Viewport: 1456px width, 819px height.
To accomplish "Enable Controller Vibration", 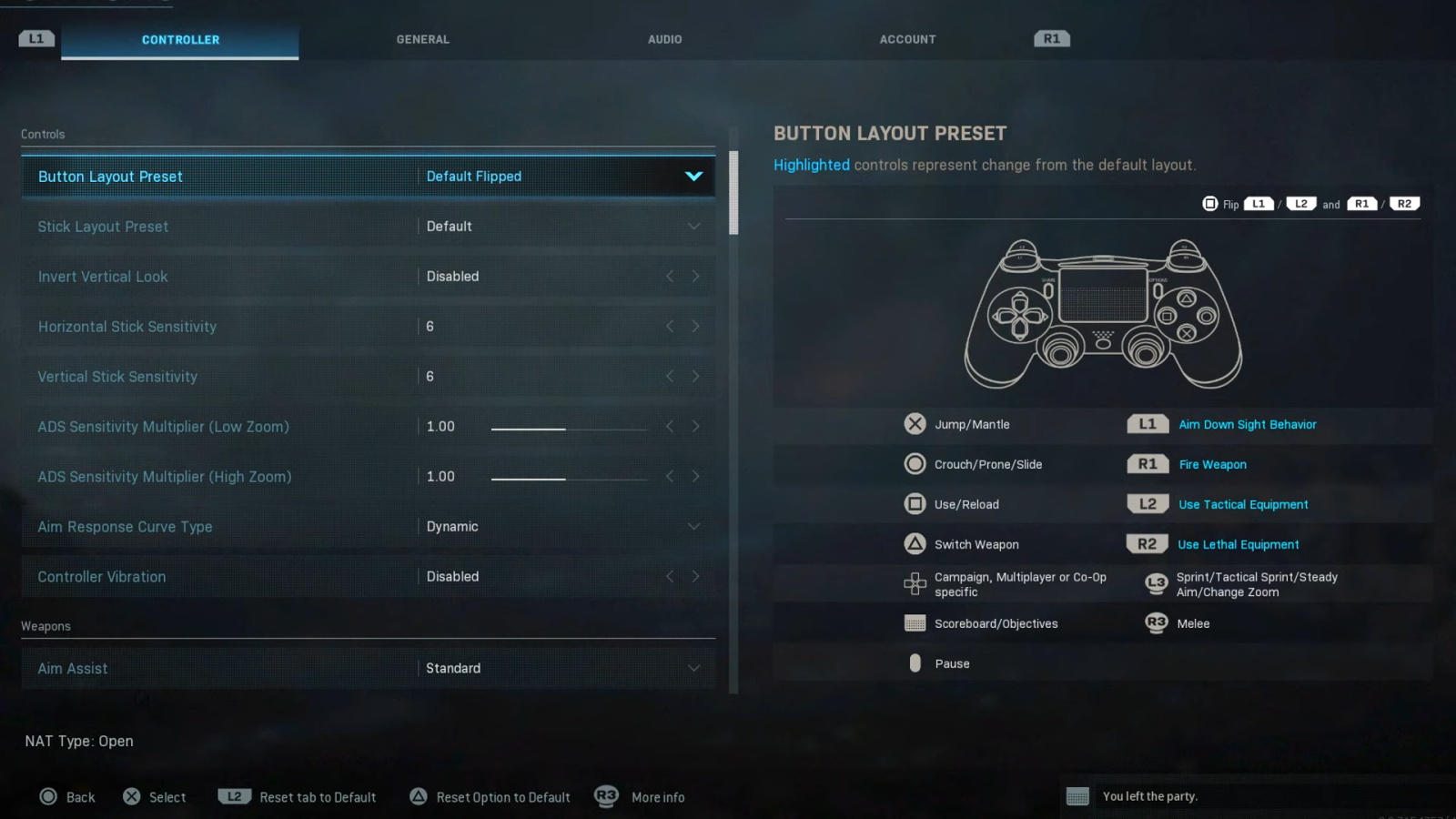I will click(x=696, y=576).
